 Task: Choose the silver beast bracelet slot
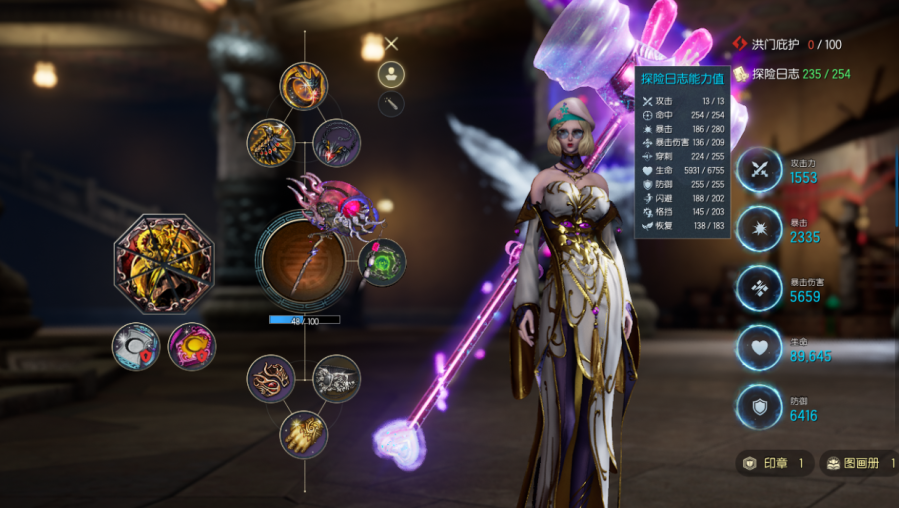(336, 379)
